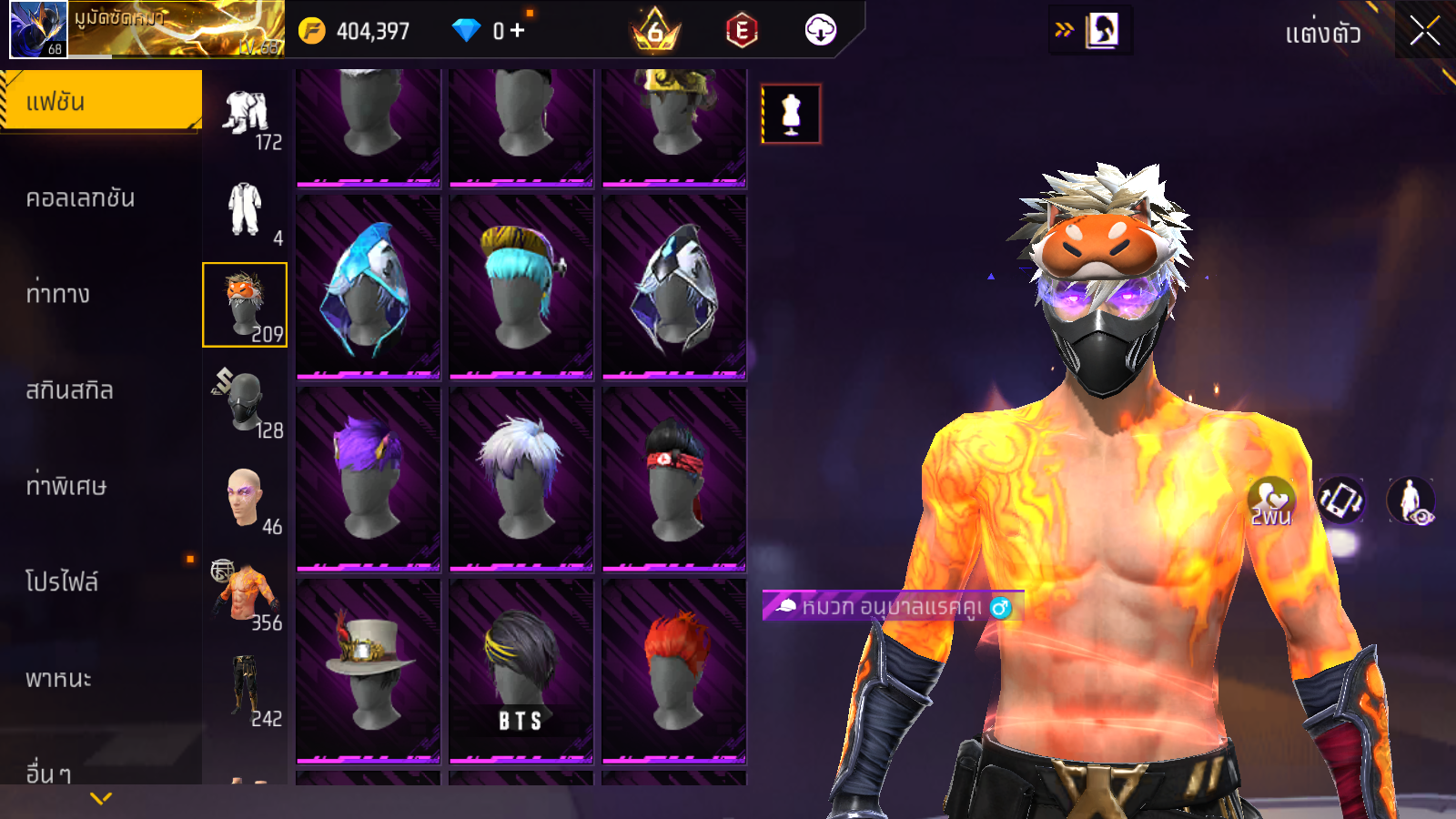Image resolution: width=1456 pixels, height=819 pixels.
Task: Choose the red headband black hair item
Action: (x=674, y=478)
